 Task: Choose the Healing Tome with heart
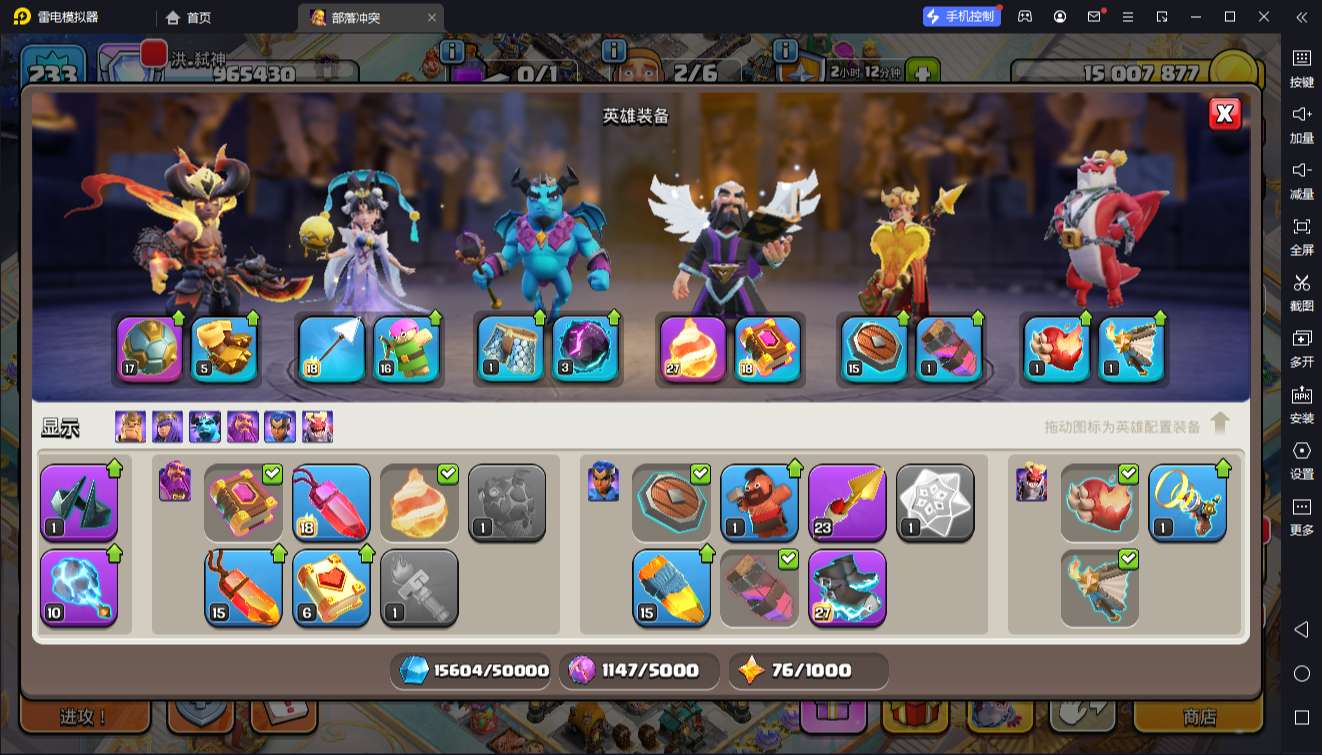(x=331, y=588)
